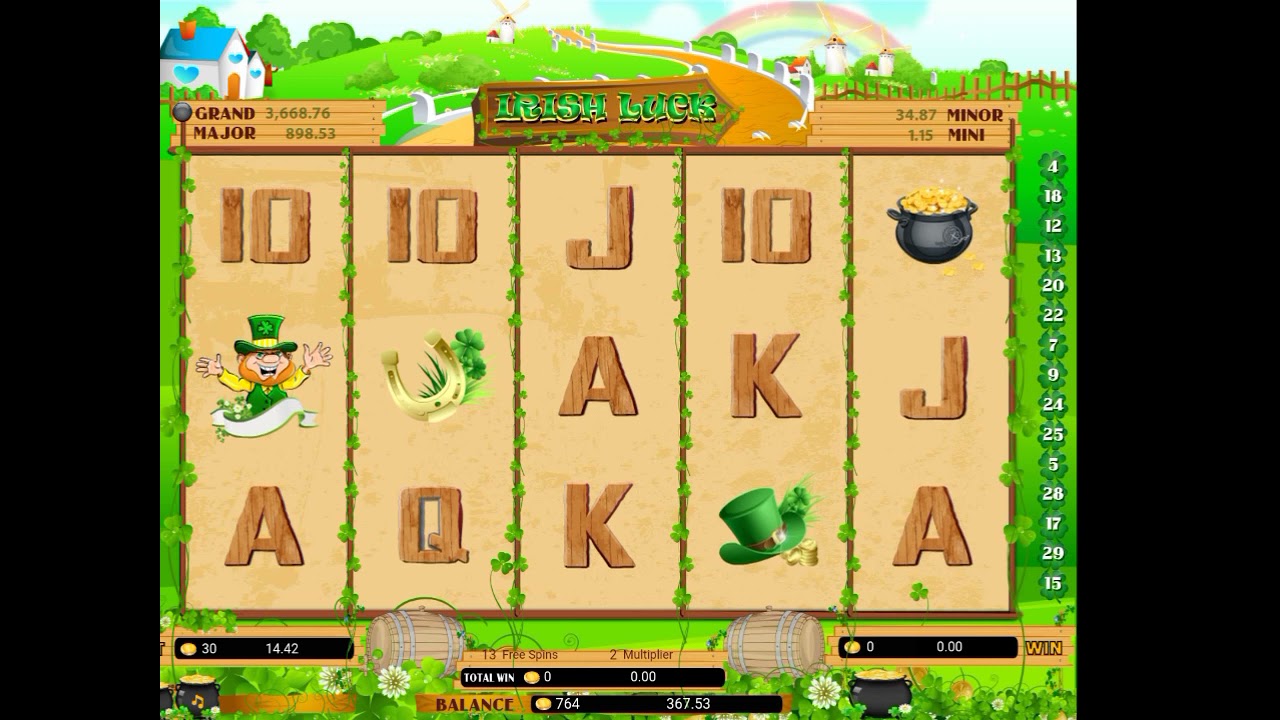
Task: Highlight payline 28 clover marker
Action: (1052, 493)
